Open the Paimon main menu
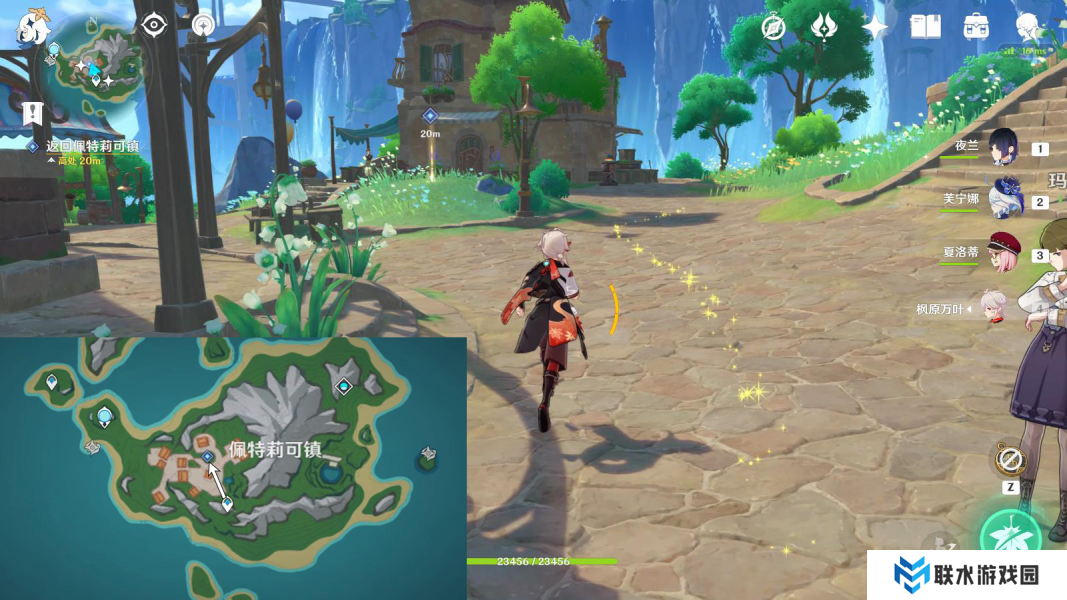 (32, 29)
